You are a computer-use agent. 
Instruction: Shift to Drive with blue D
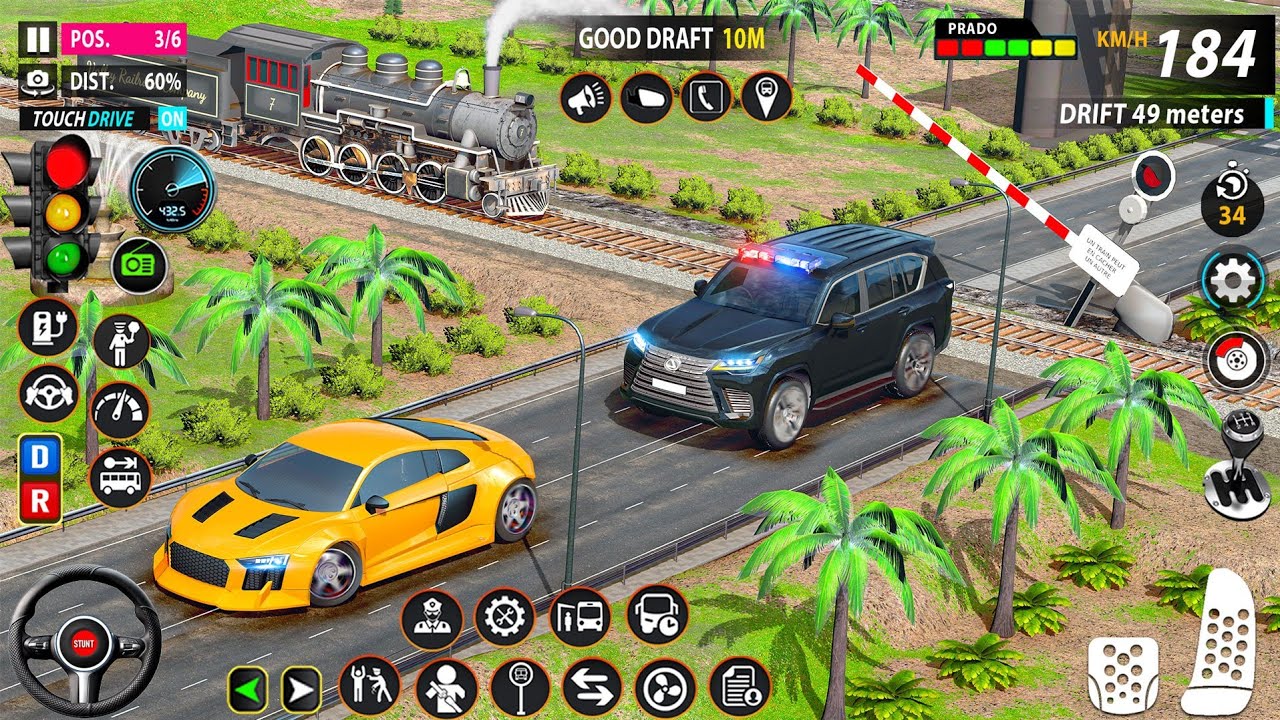tap(40, 457)
